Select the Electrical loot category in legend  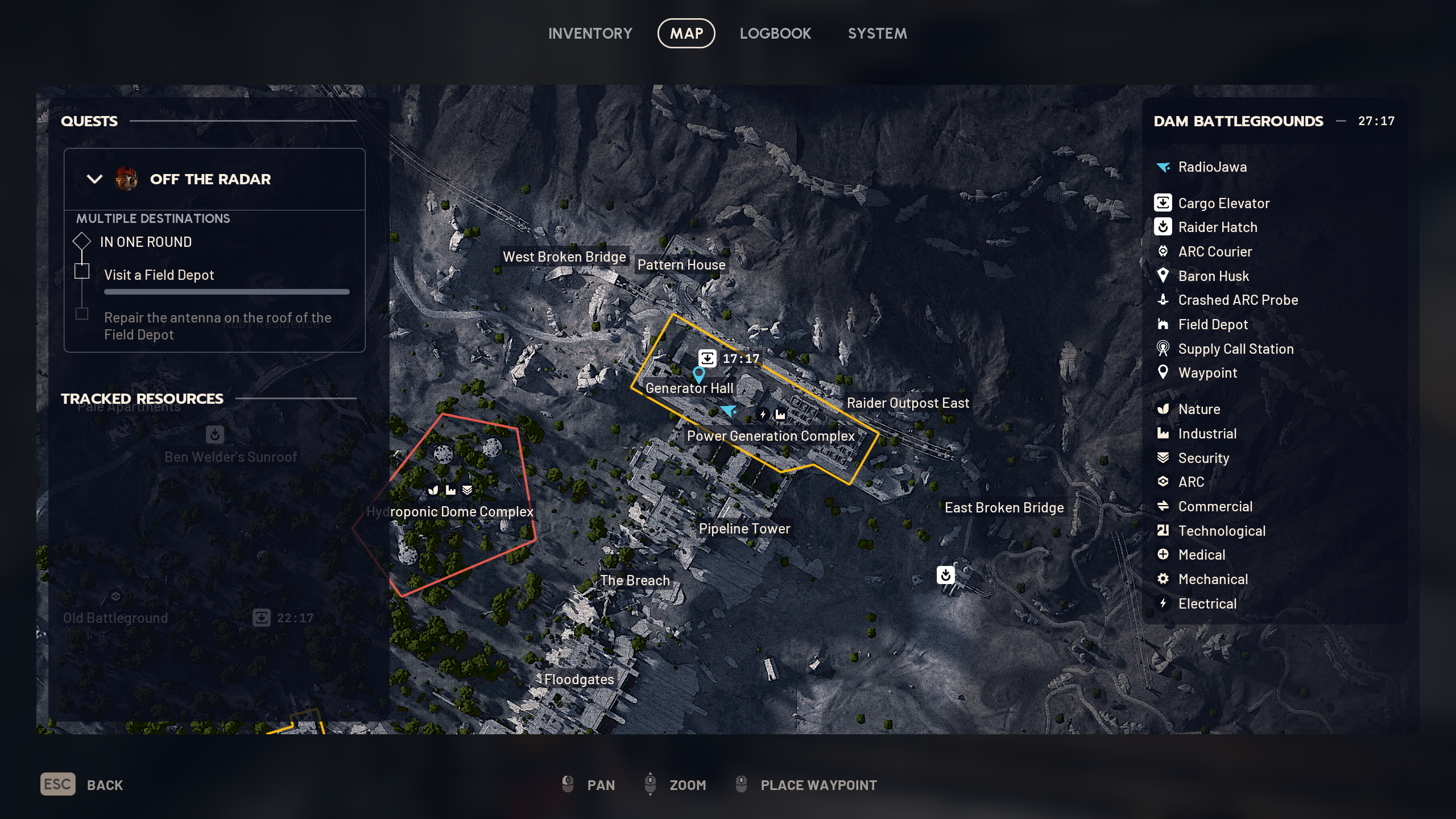pos(1207,604)
